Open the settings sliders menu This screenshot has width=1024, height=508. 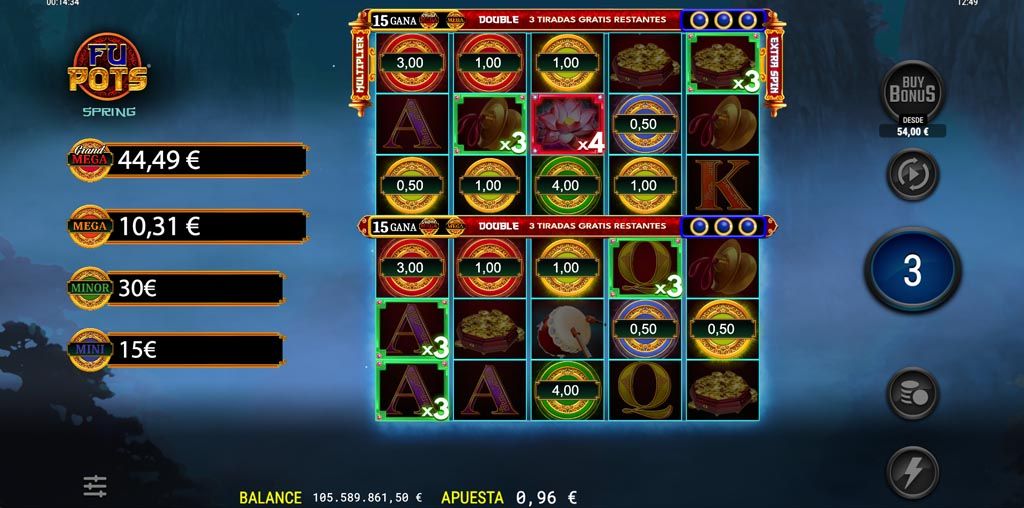pyautogui.click(x=95, y=486)
